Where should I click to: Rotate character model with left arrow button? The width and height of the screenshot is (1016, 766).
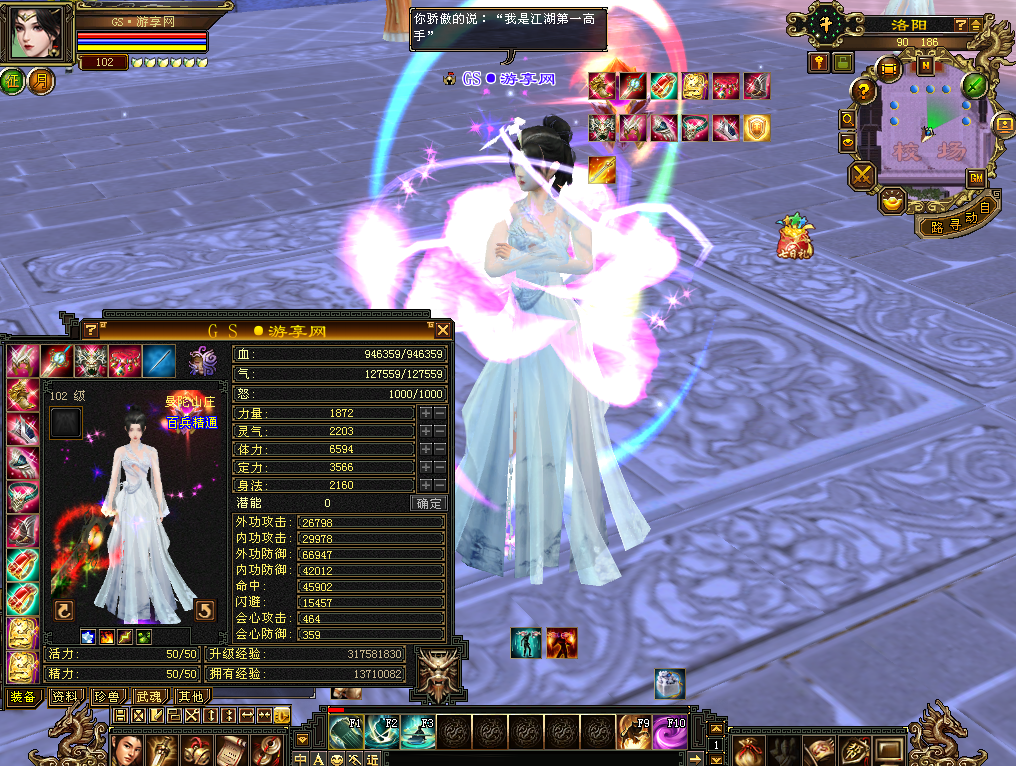pyautogui.click(x=63, y=610)
